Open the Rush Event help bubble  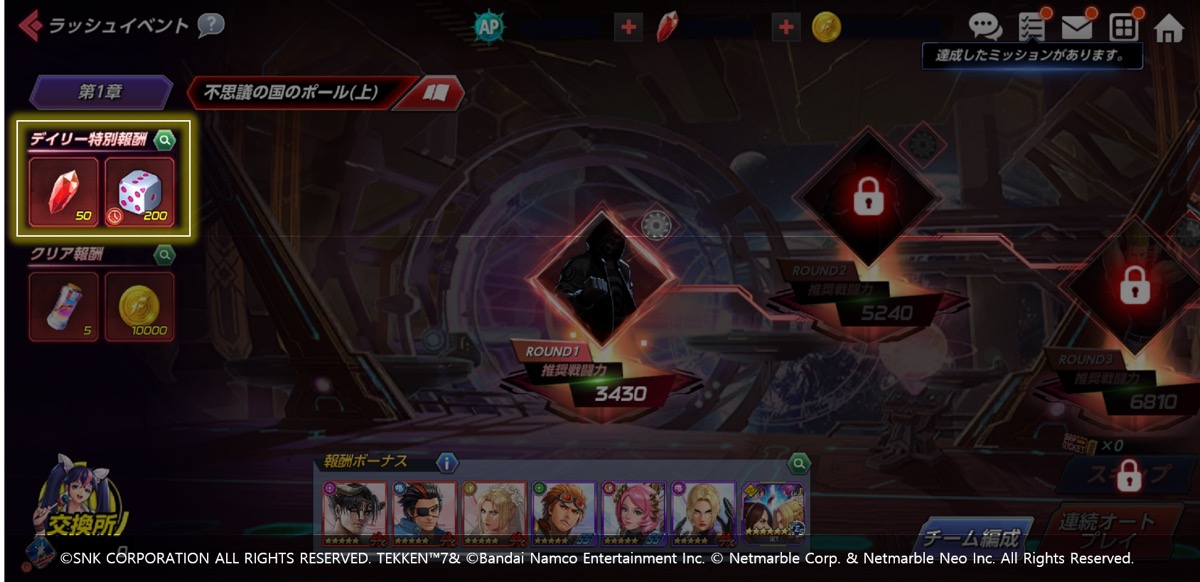point(210,25)
